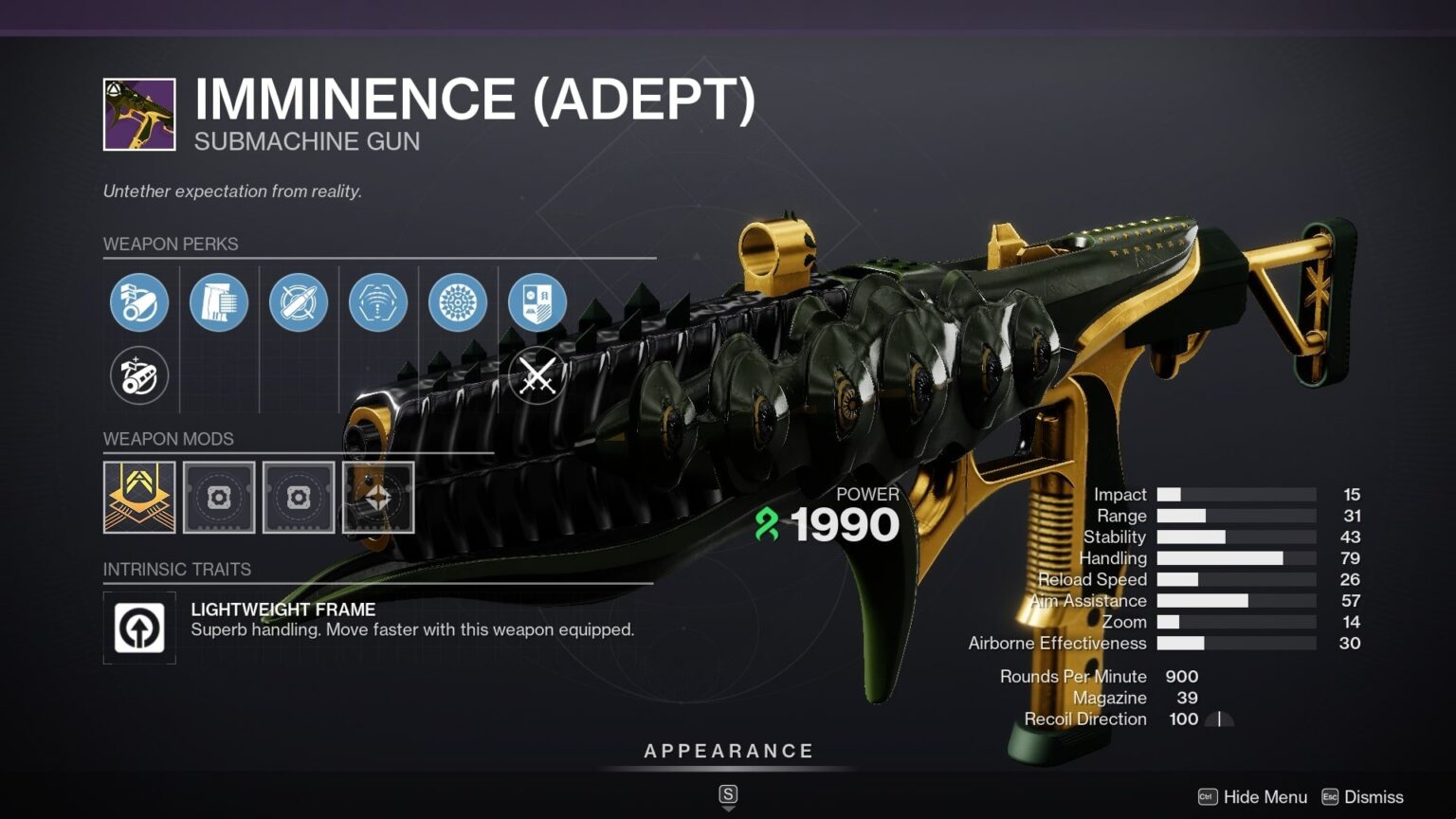Click the Imminence weapon thumbnail
Image resolution: width=1456 pixels, height=819 pixels.
click(x=138, y=116)
